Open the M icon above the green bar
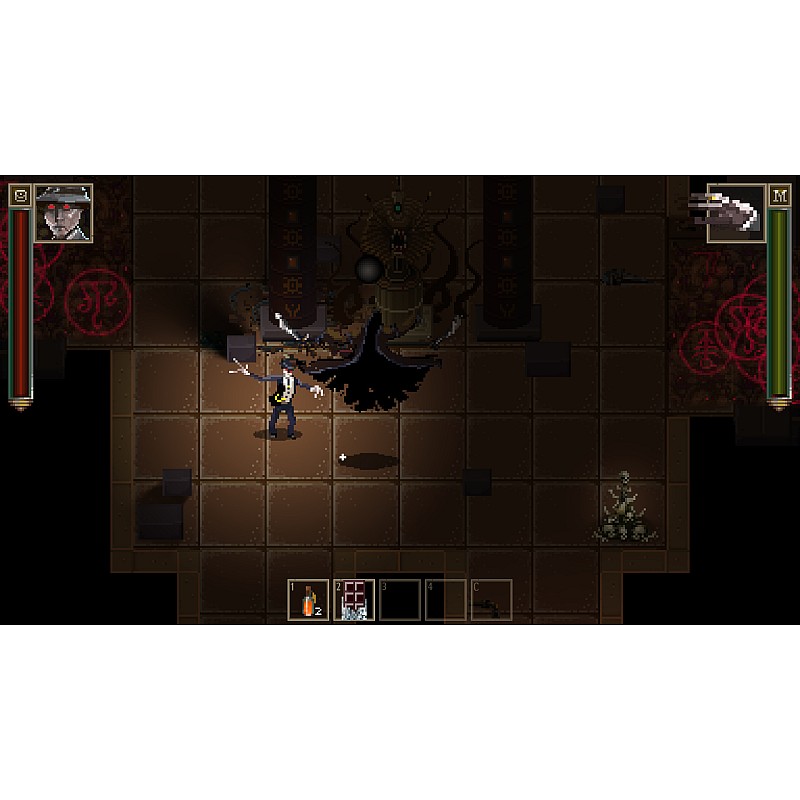Image resolution: width=800 pixels, height=800 pixels. tap(779, 195)
